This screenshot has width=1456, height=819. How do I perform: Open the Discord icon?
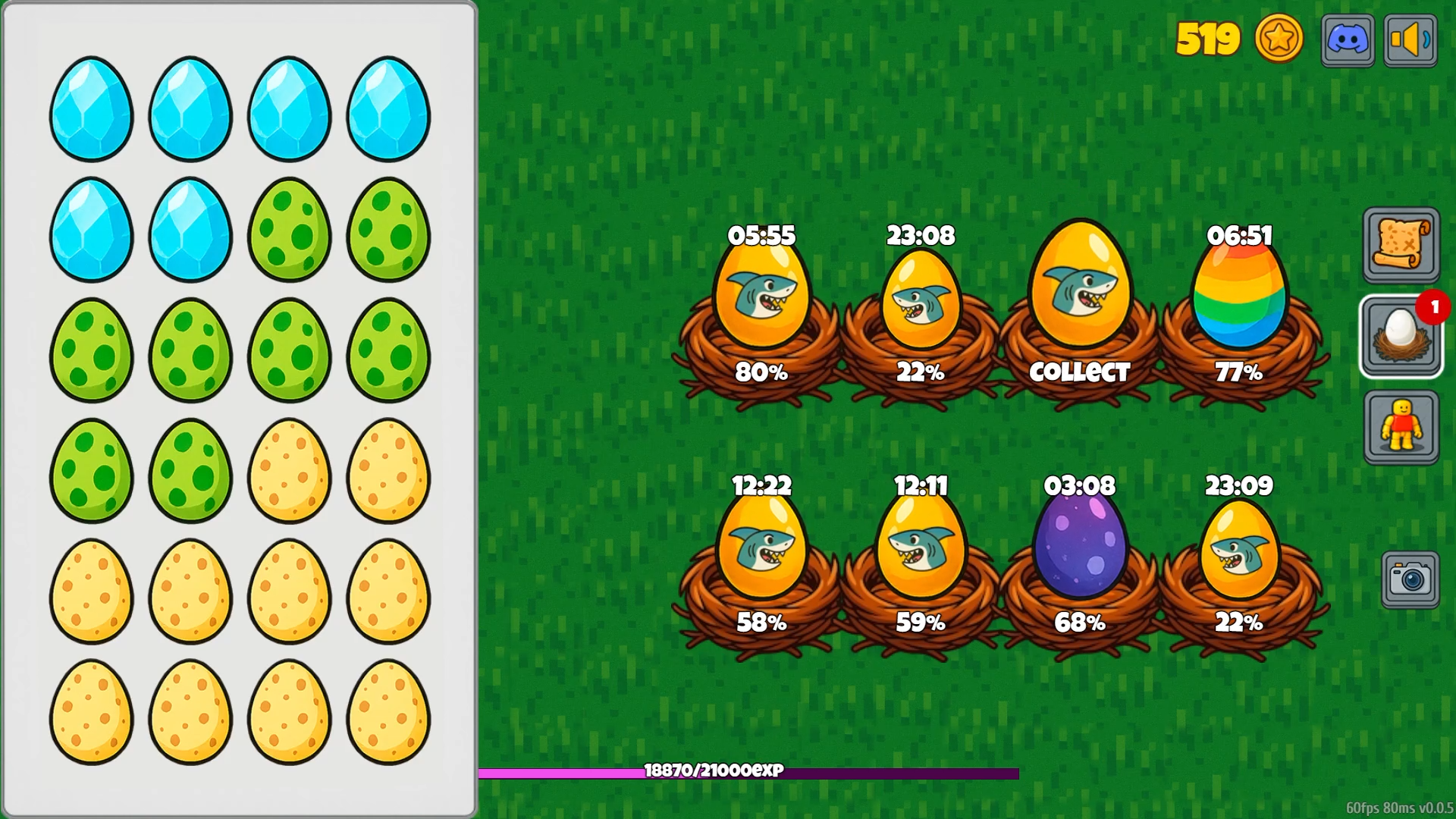click(x=1348, y=39)
